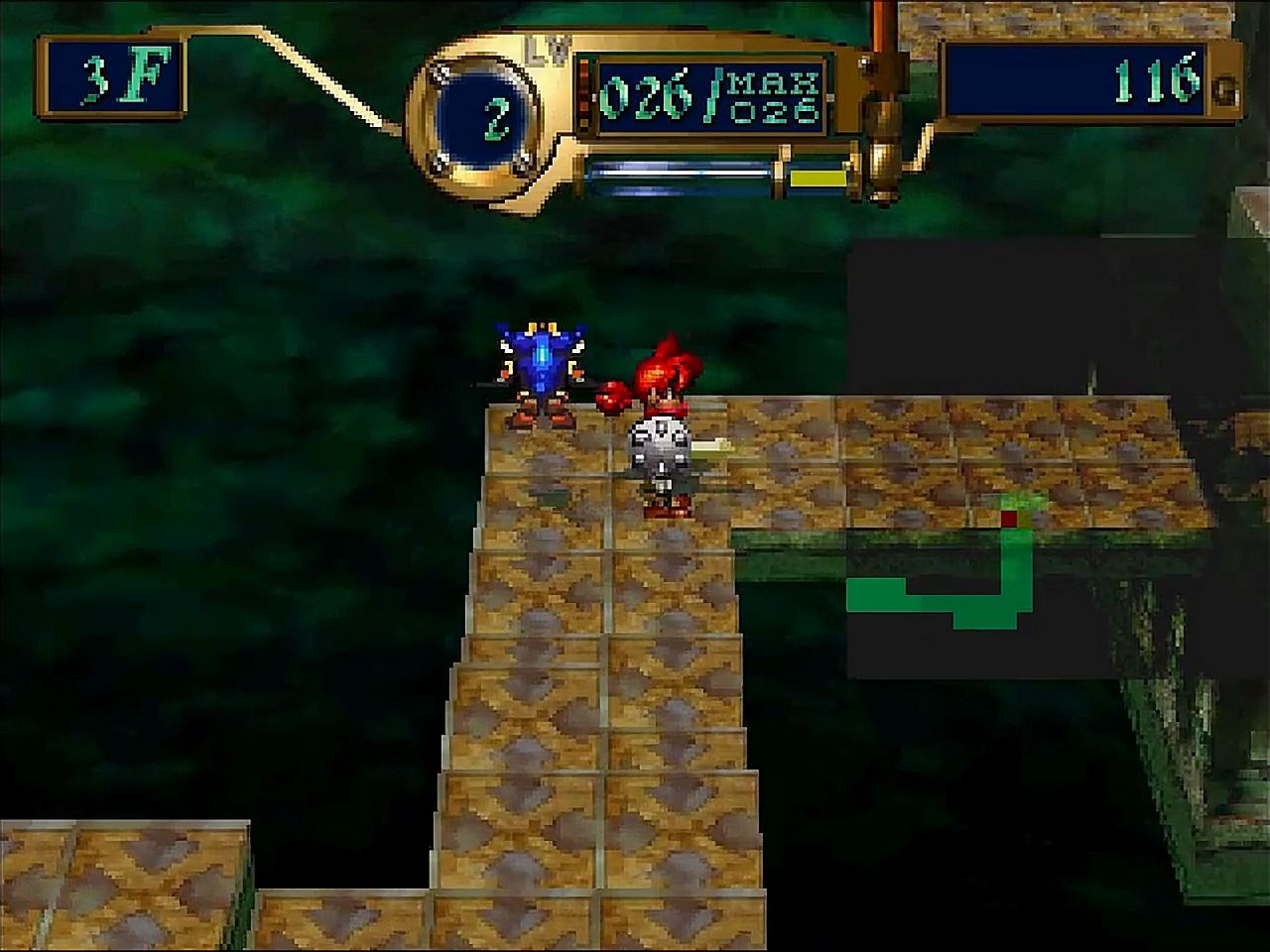Click the gold money pouch G icon

pyautogui.click(x=1226, y=91)
